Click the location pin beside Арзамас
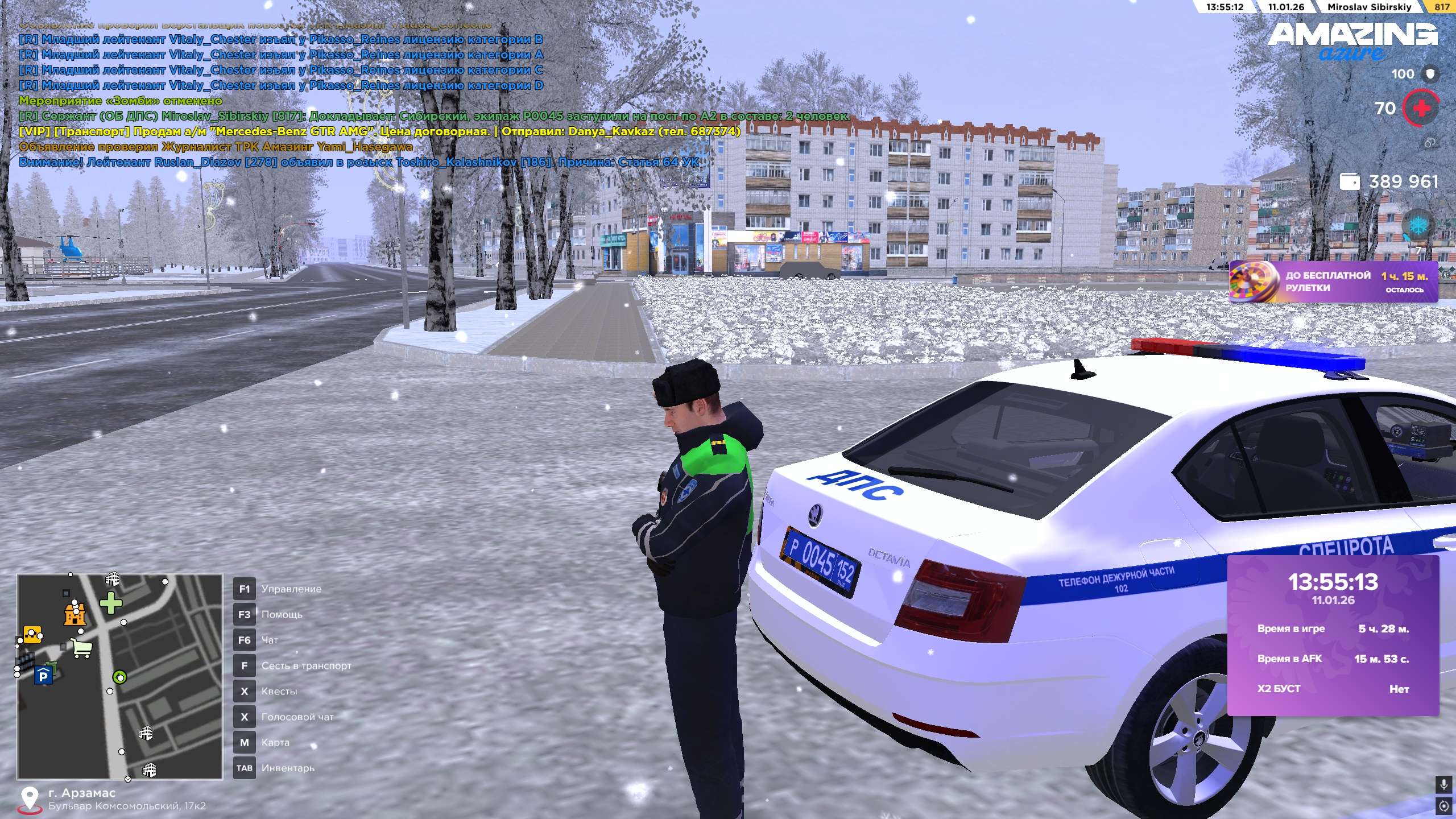 point(29,799)
